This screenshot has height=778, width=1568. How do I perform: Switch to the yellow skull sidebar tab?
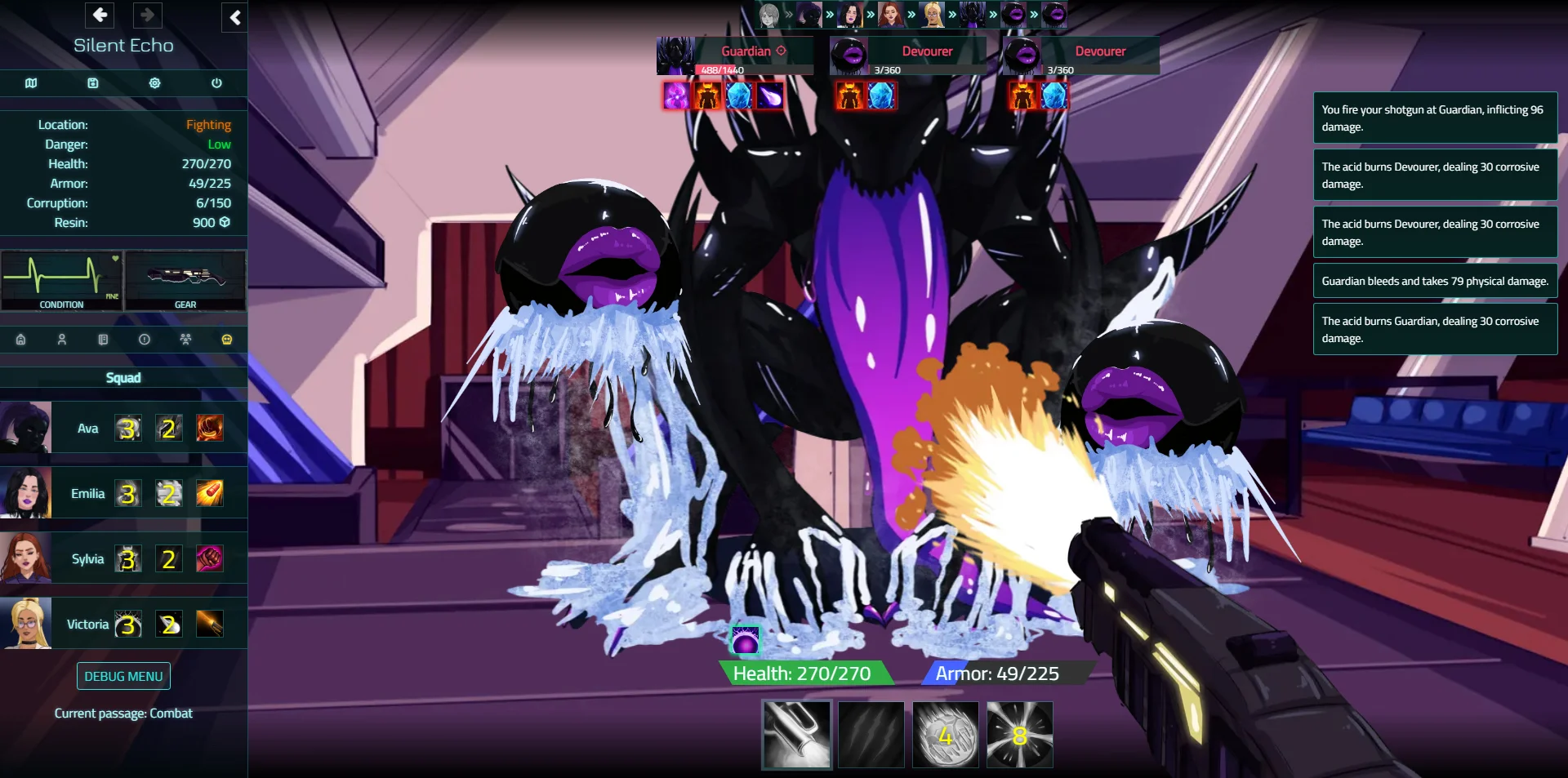click(x=227, y=340)
